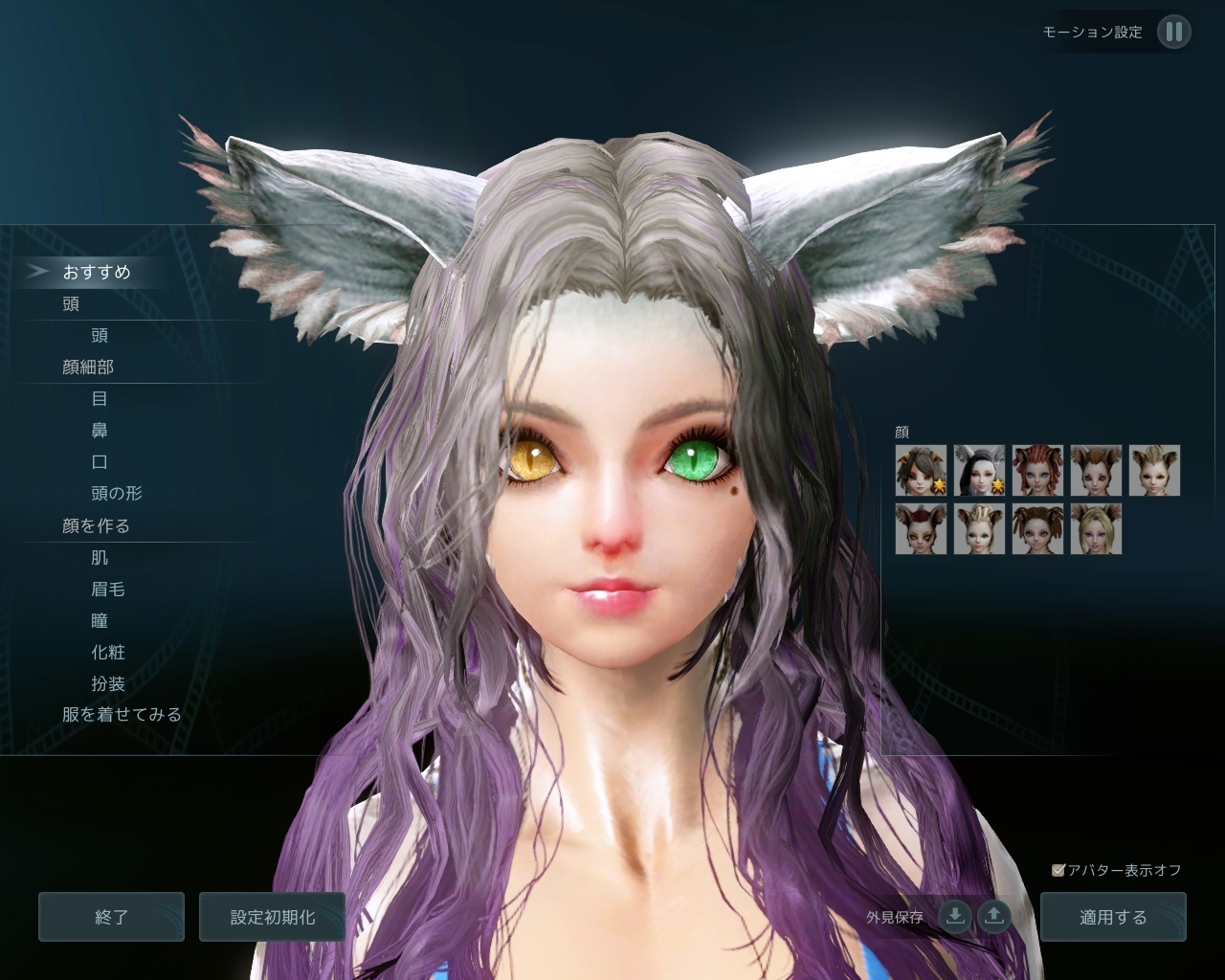Screen dimensions: 1225x980
Task: Click the 適用する apply button
Action: tap(1113, 916)
